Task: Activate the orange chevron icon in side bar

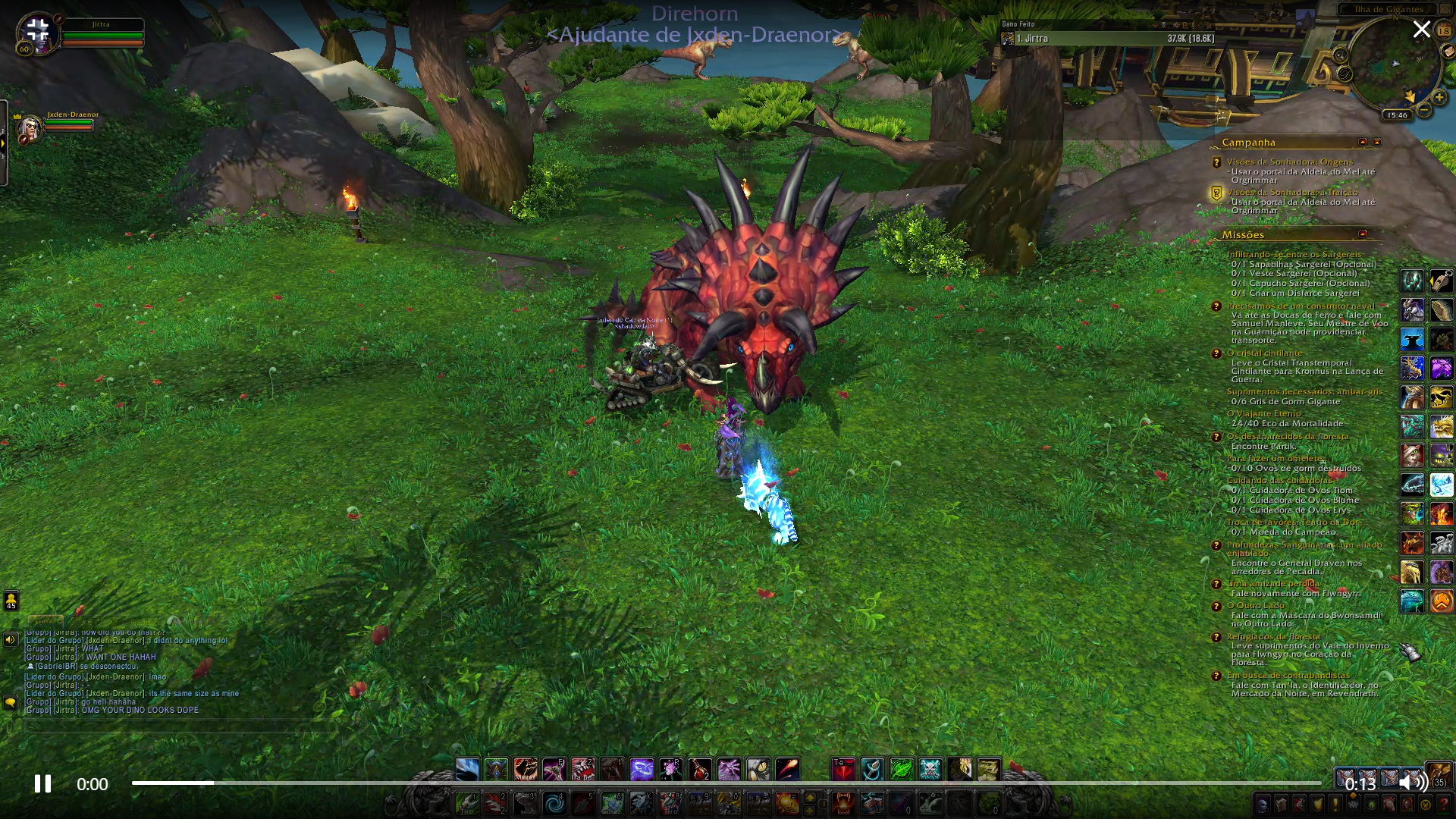Action: (1441, 601)
